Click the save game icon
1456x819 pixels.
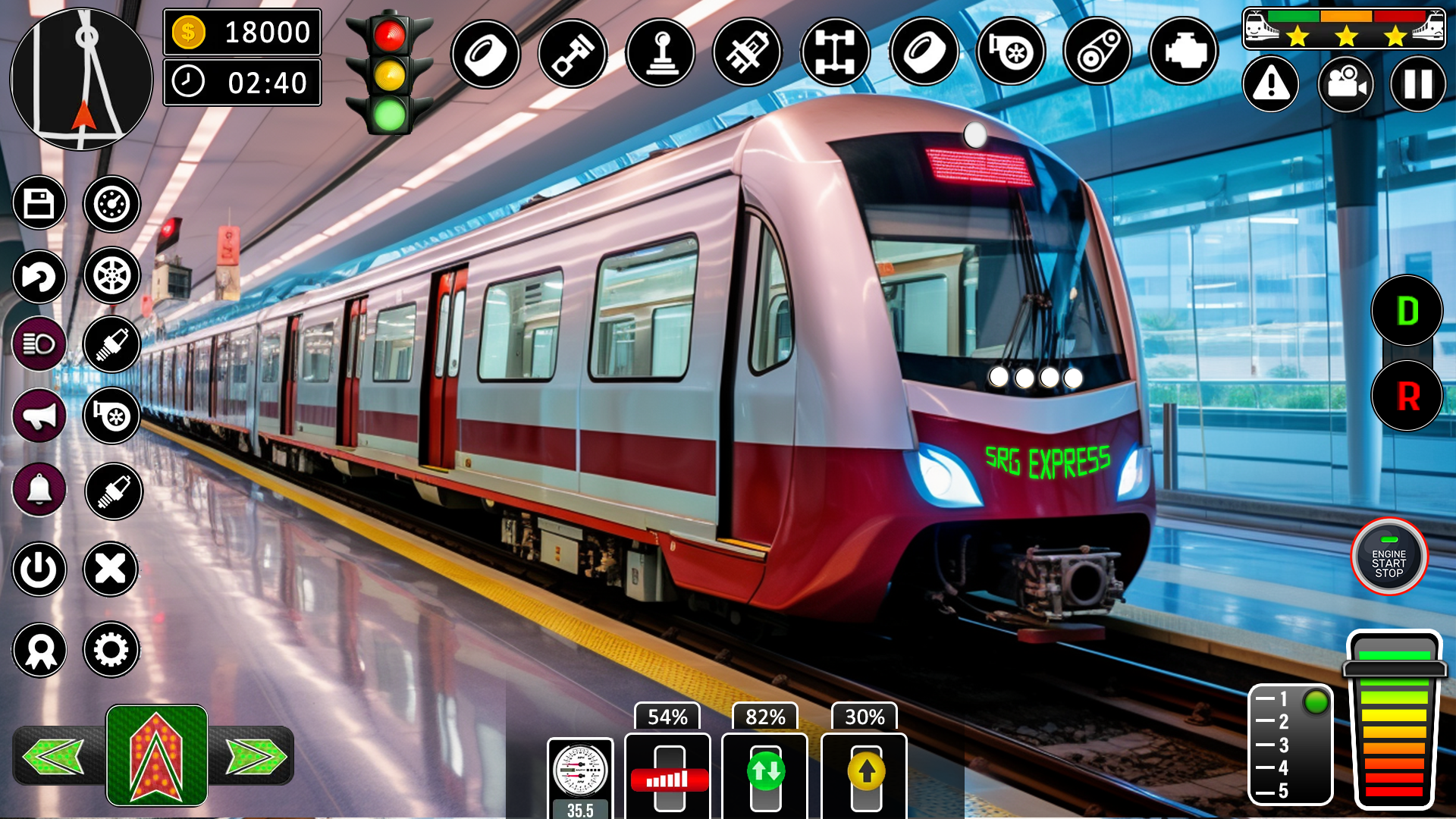coord(39,203)
